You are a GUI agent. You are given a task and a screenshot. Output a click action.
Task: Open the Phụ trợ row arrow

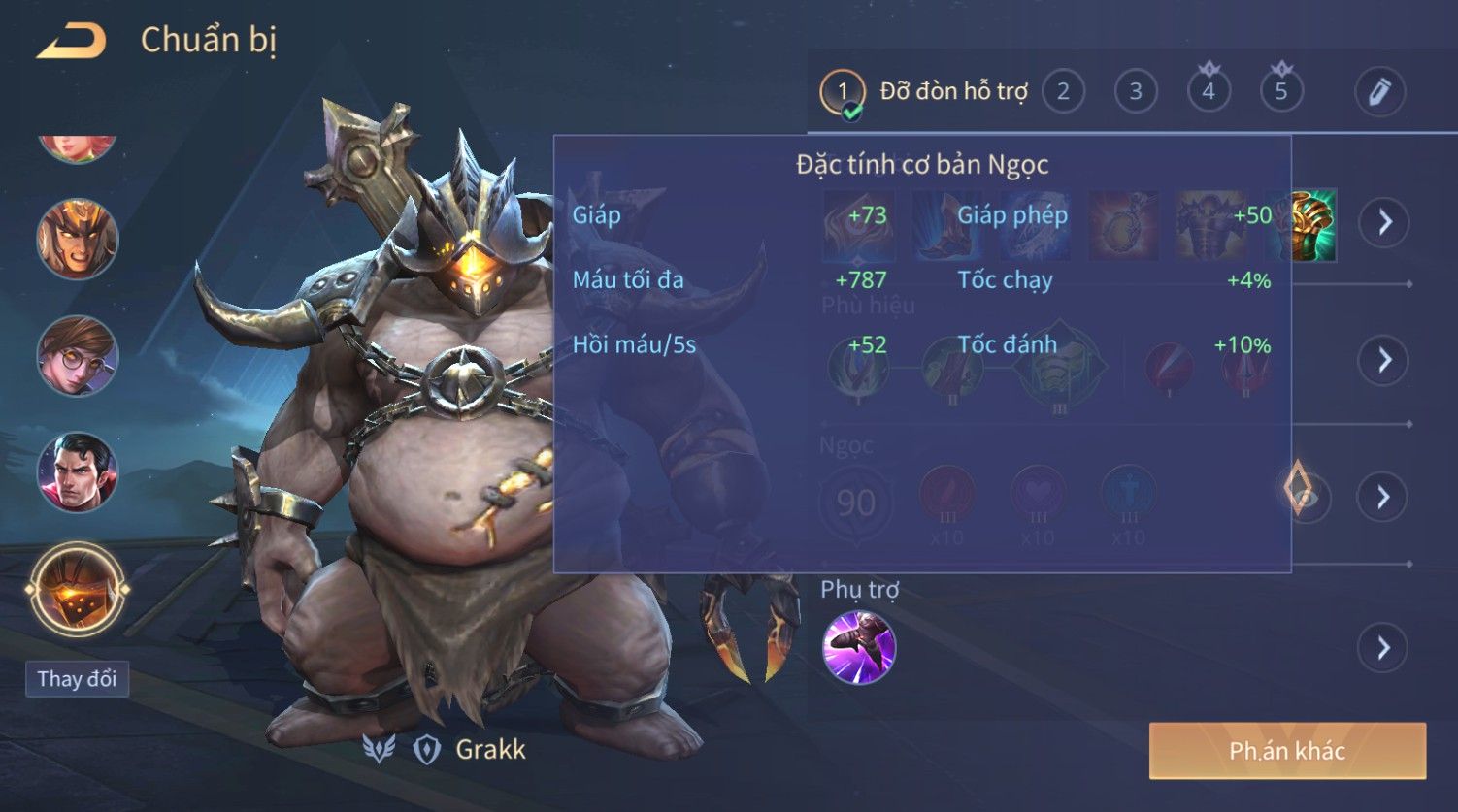1384,647
